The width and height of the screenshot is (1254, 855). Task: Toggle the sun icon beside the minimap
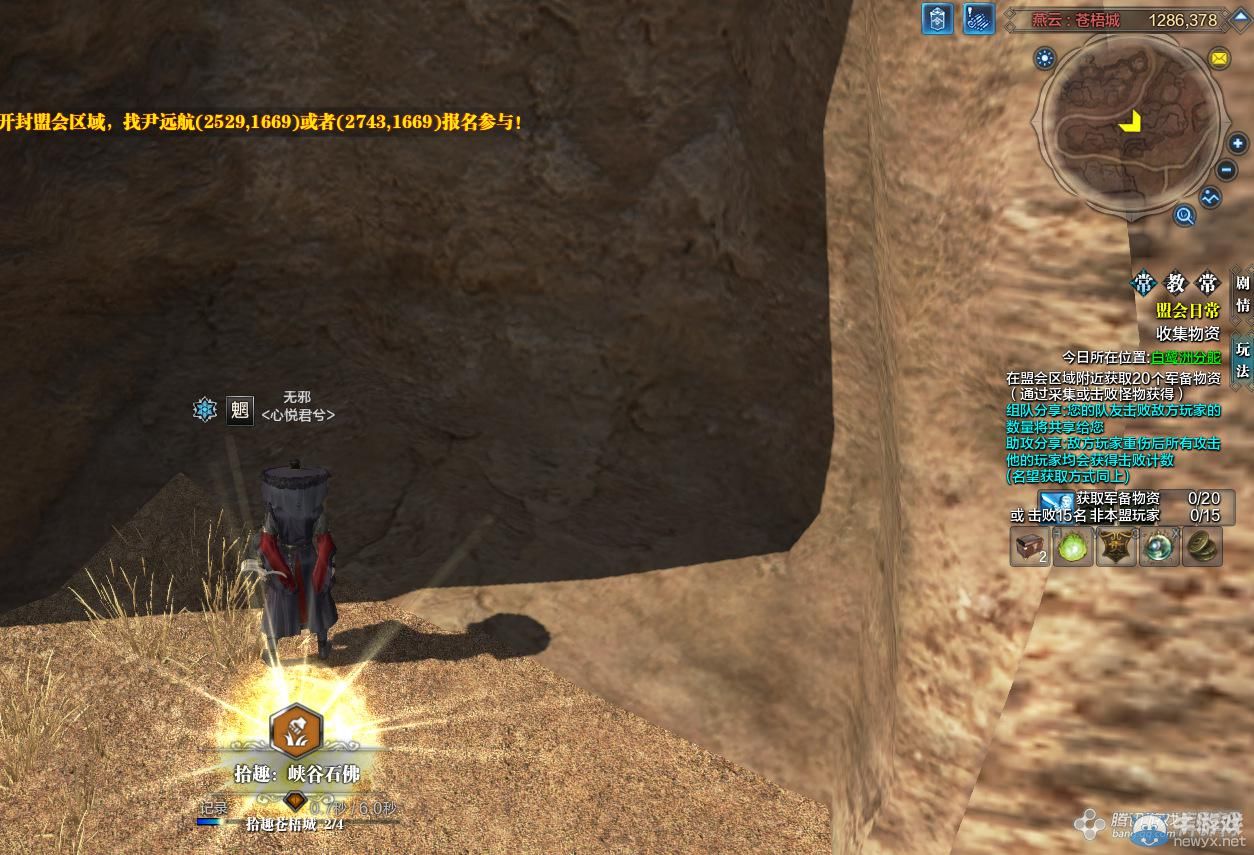click(x=1046, y=58)
